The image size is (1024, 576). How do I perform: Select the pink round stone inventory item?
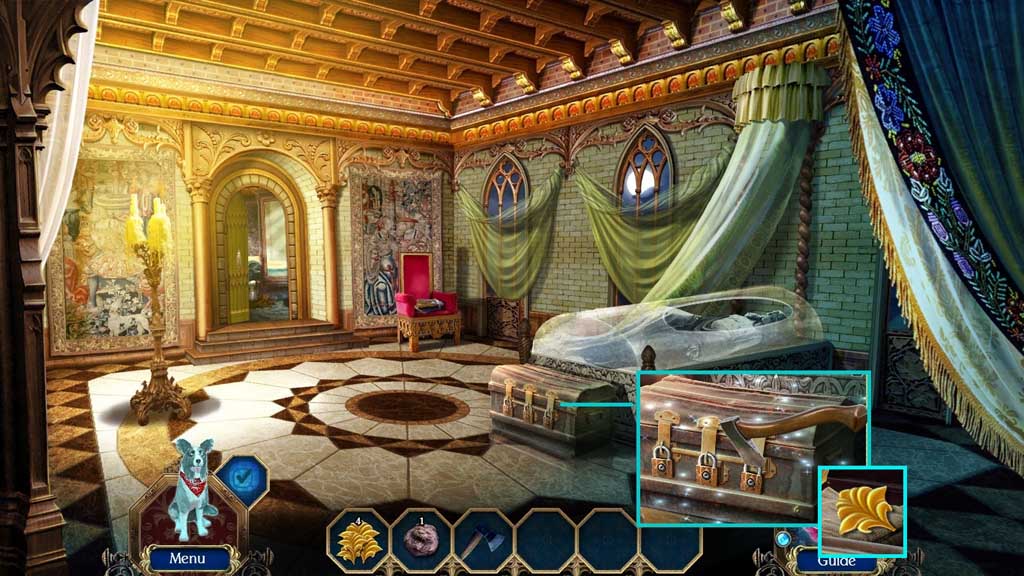pos(420,542)
